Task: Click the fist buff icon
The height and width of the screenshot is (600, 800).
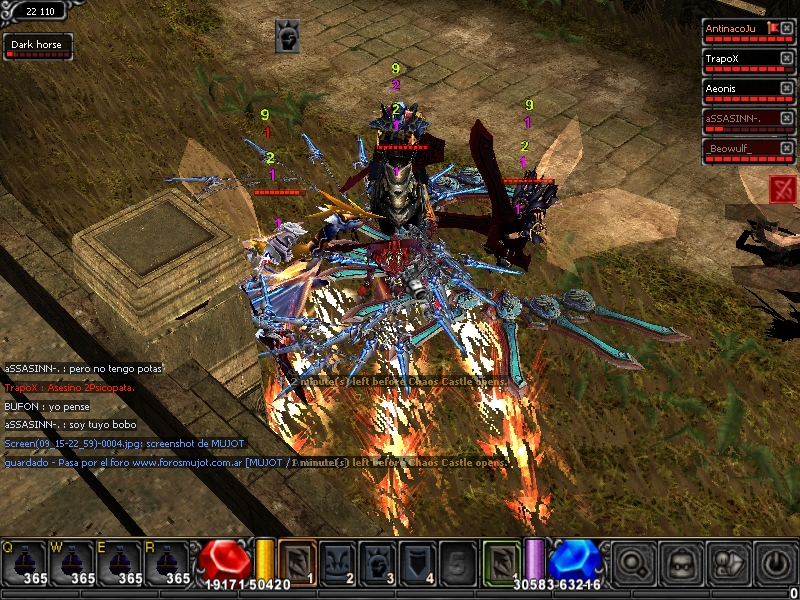Action: tap(287, 37)
